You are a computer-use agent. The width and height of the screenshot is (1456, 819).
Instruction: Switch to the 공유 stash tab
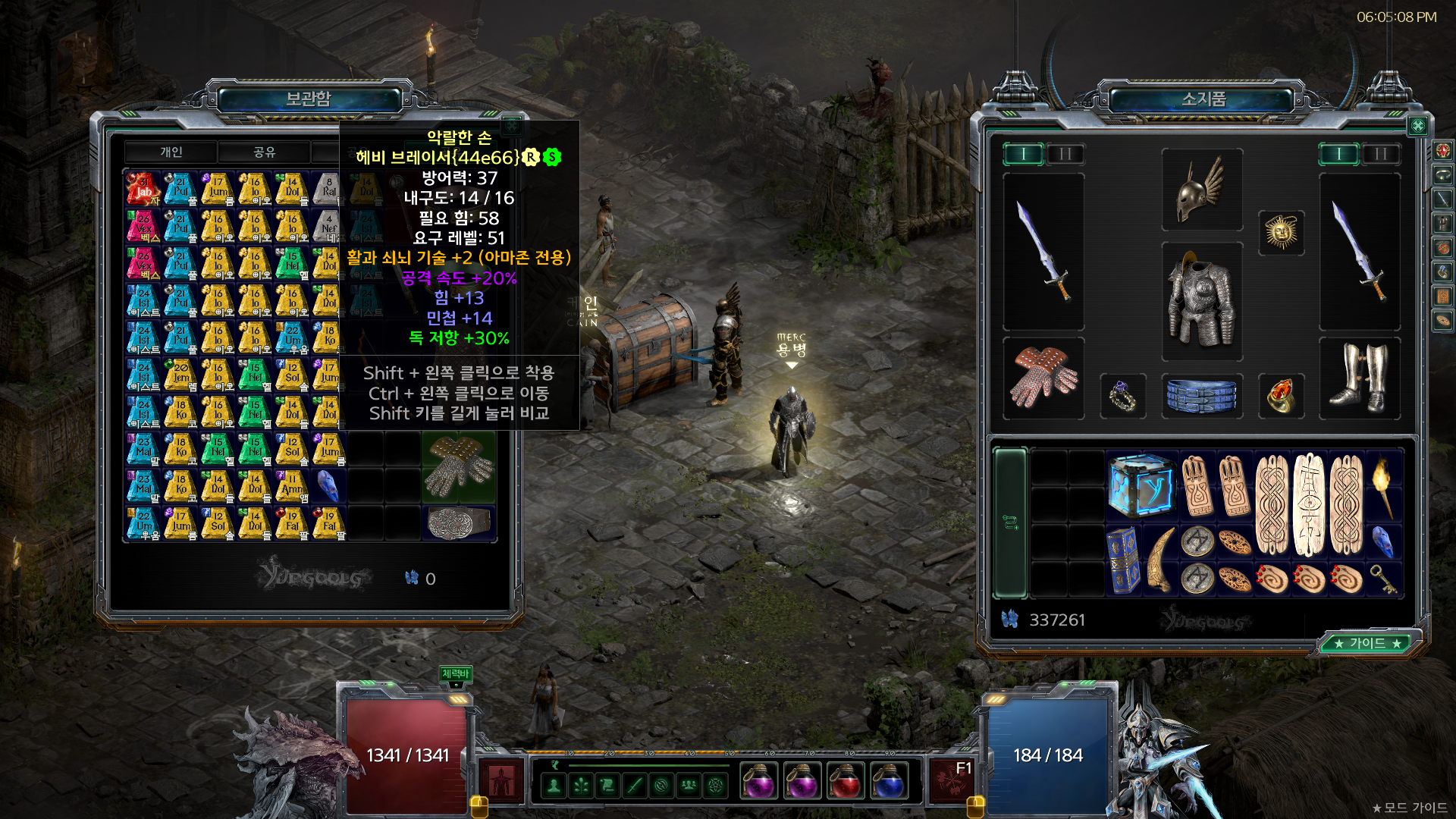click(264, 152)
